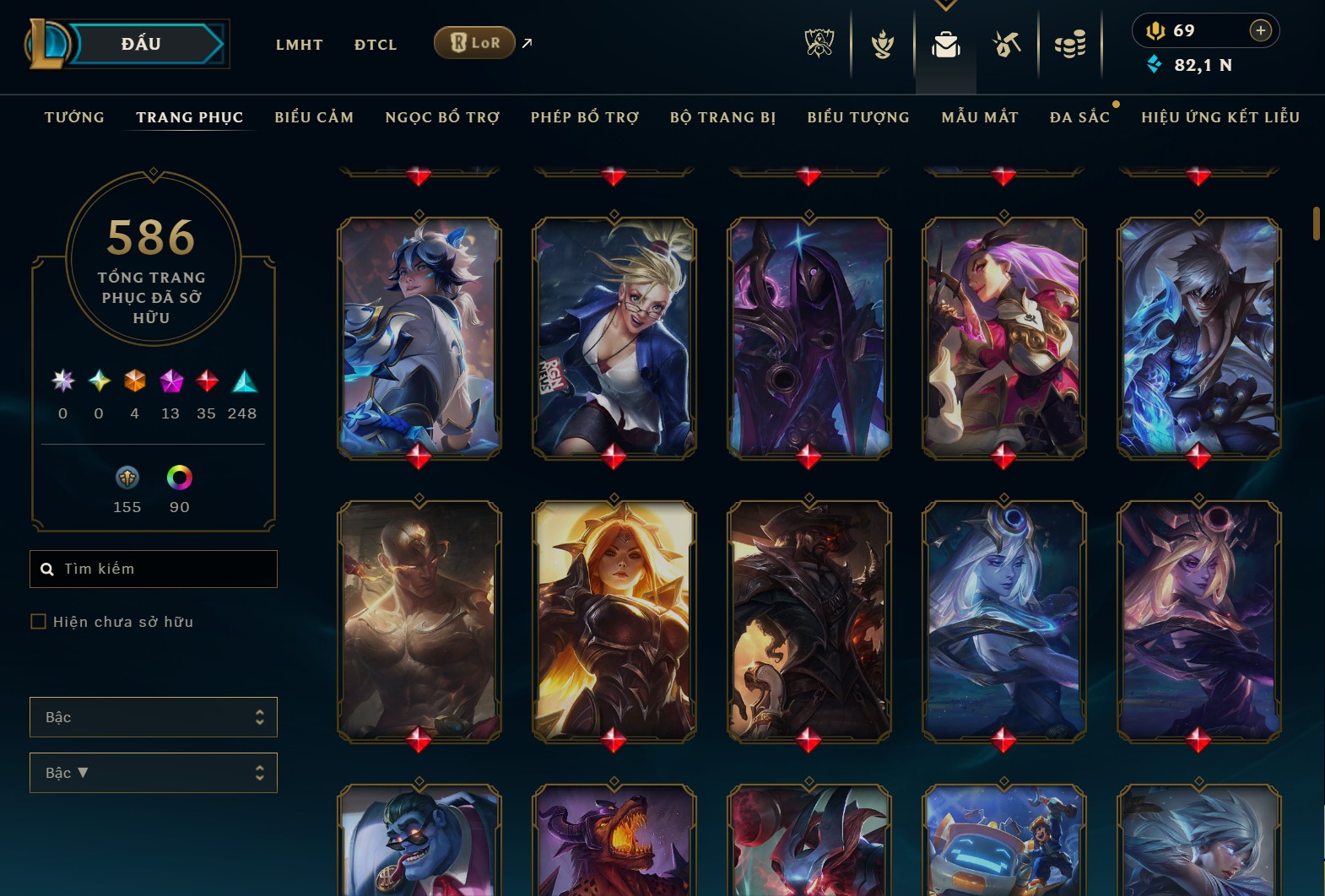
Task: Click the plus button to buy RP
Action: 1261,30
